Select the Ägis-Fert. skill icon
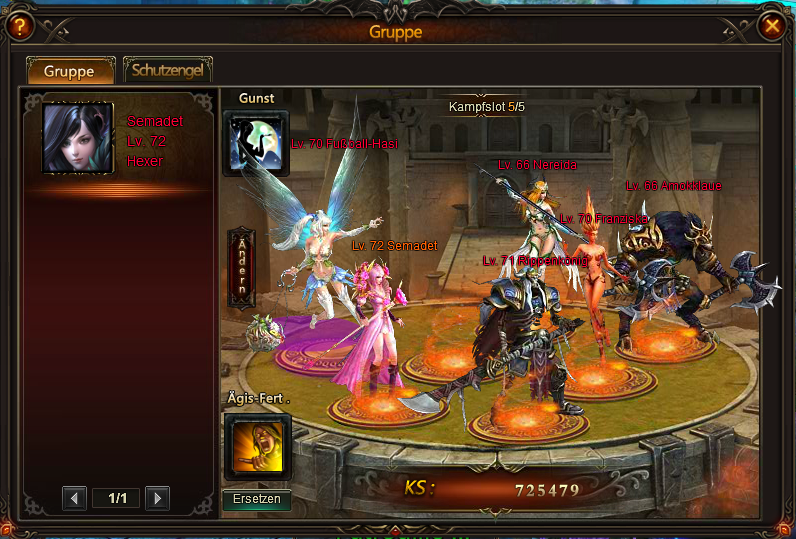 [257, 447]
